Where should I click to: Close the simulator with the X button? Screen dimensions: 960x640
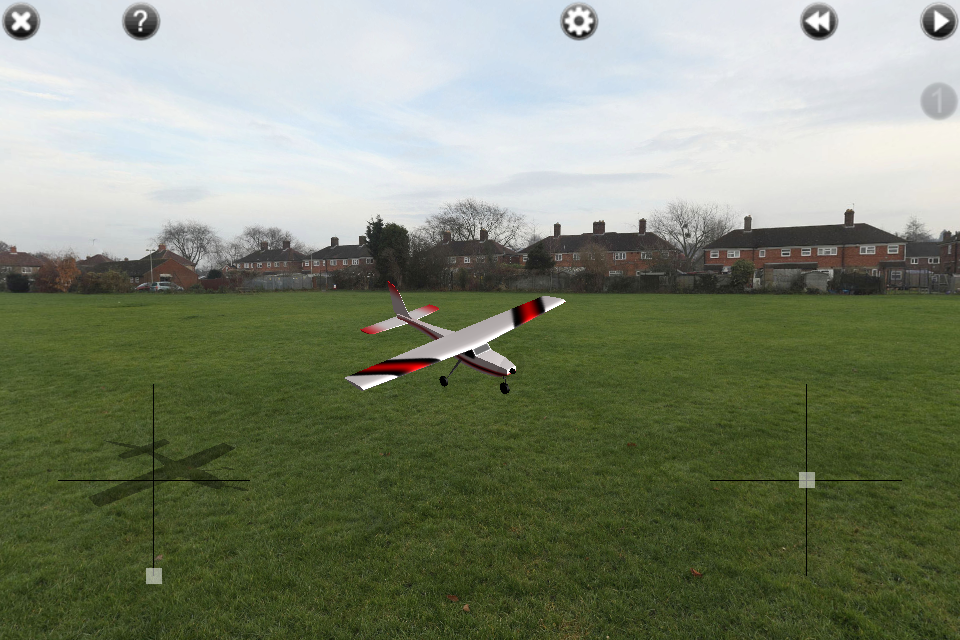pyautogui.click(x=21, y=21)
